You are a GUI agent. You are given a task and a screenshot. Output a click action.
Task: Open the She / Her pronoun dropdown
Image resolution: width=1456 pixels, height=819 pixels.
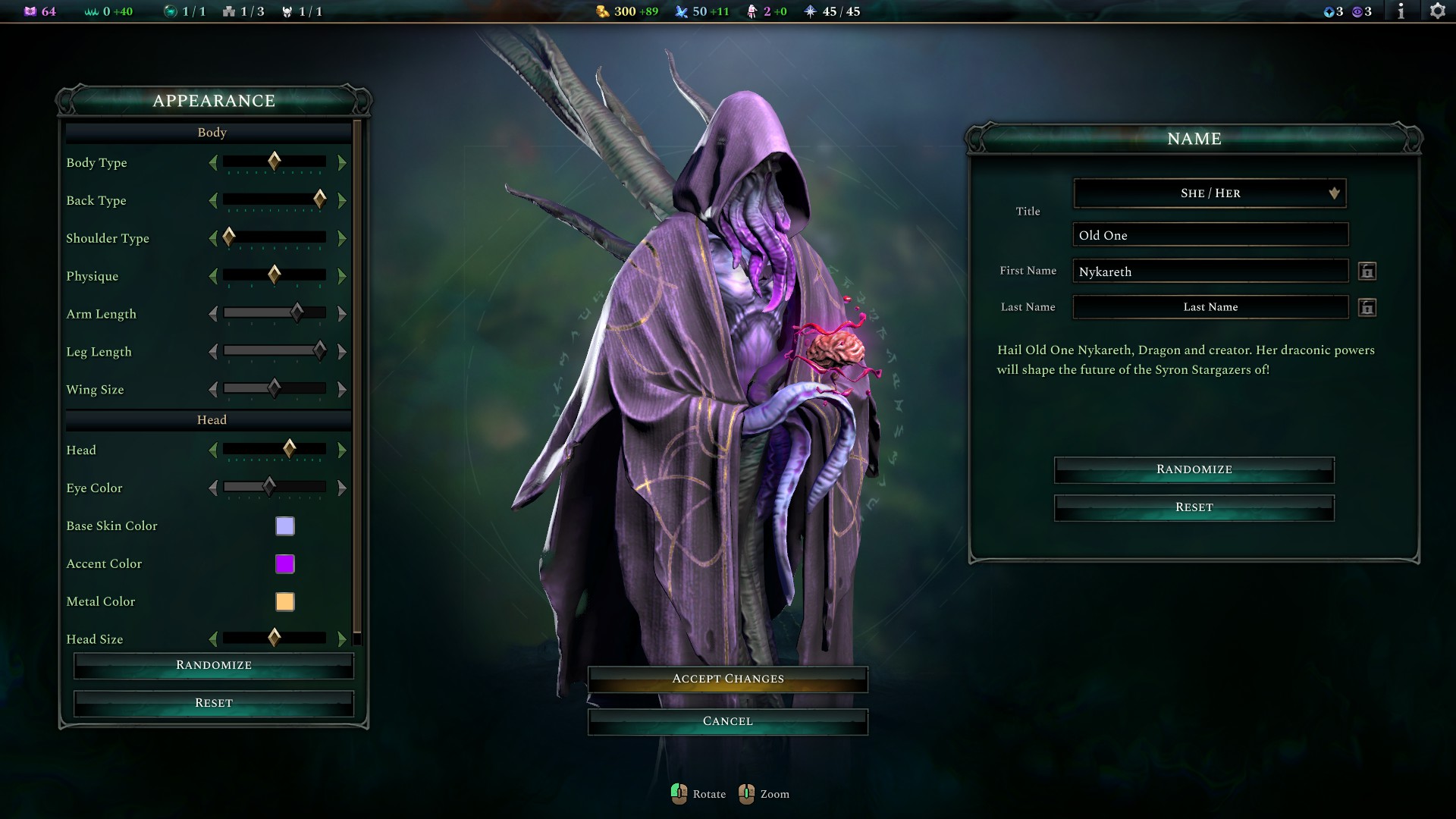1209,193
